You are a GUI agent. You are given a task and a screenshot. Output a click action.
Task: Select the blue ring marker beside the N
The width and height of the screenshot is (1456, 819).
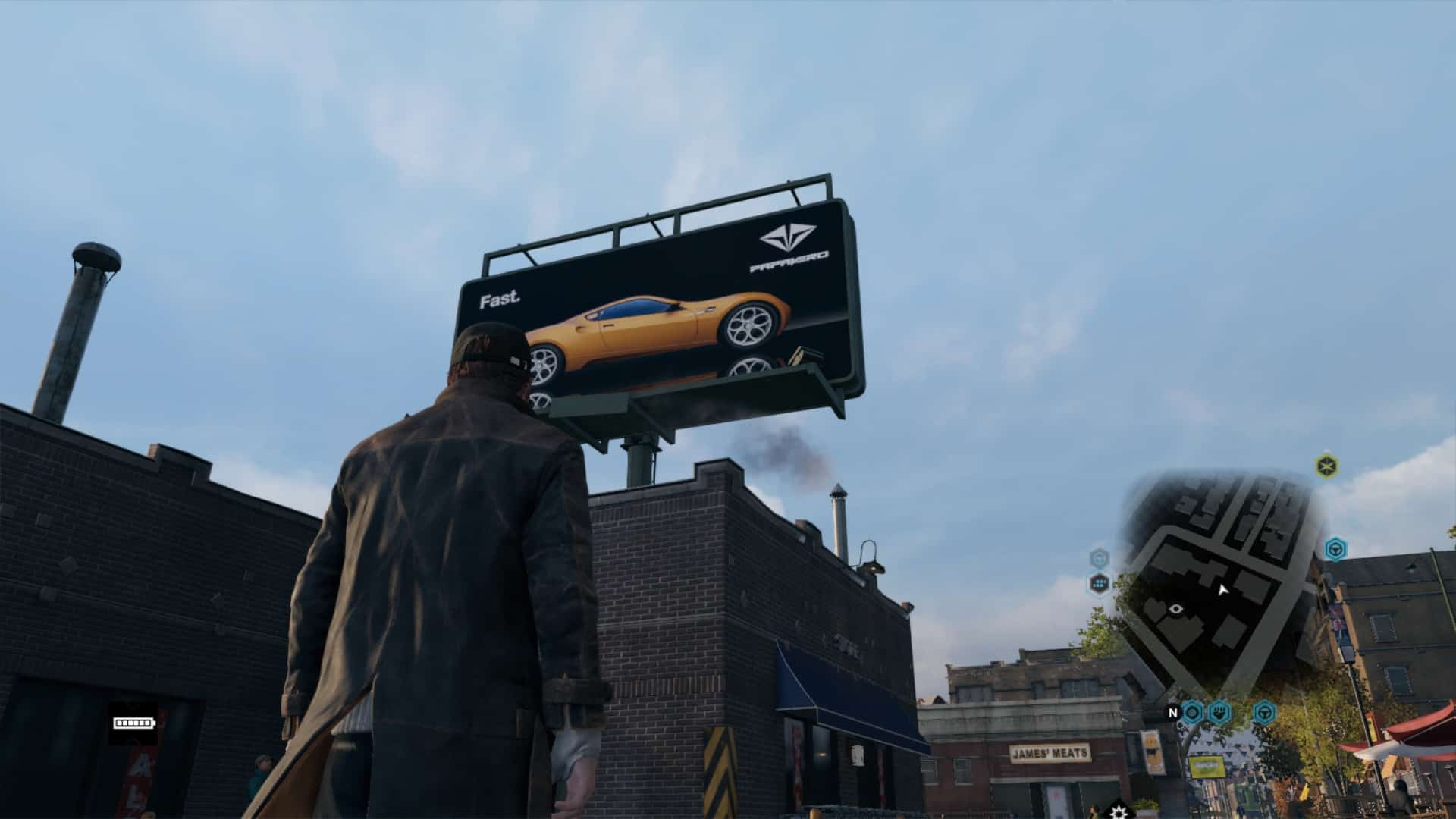pyautogui.click(x=1193, y=712)
